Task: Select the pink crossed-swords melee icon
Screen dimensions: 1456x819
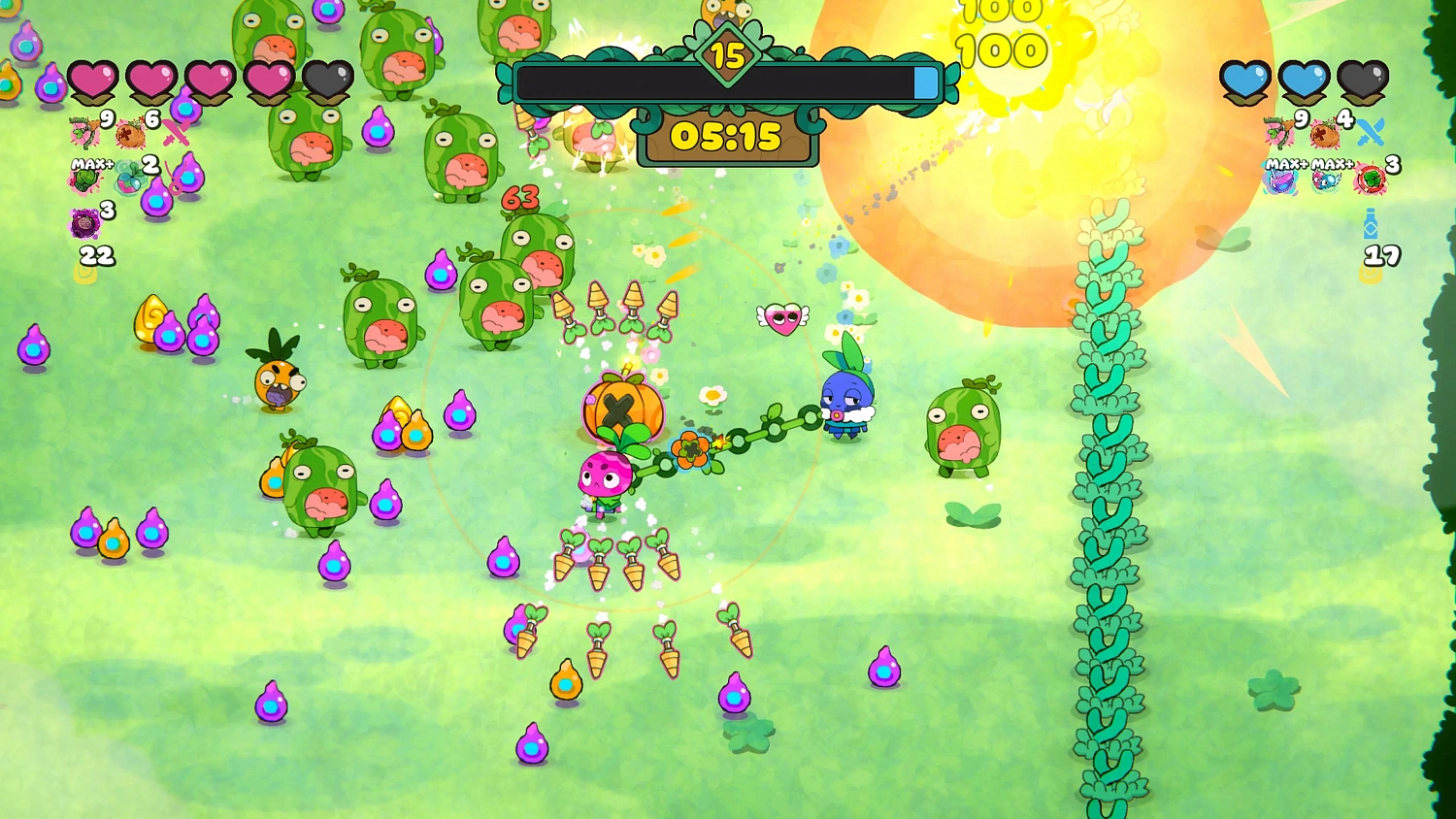Action: point(175,134)
